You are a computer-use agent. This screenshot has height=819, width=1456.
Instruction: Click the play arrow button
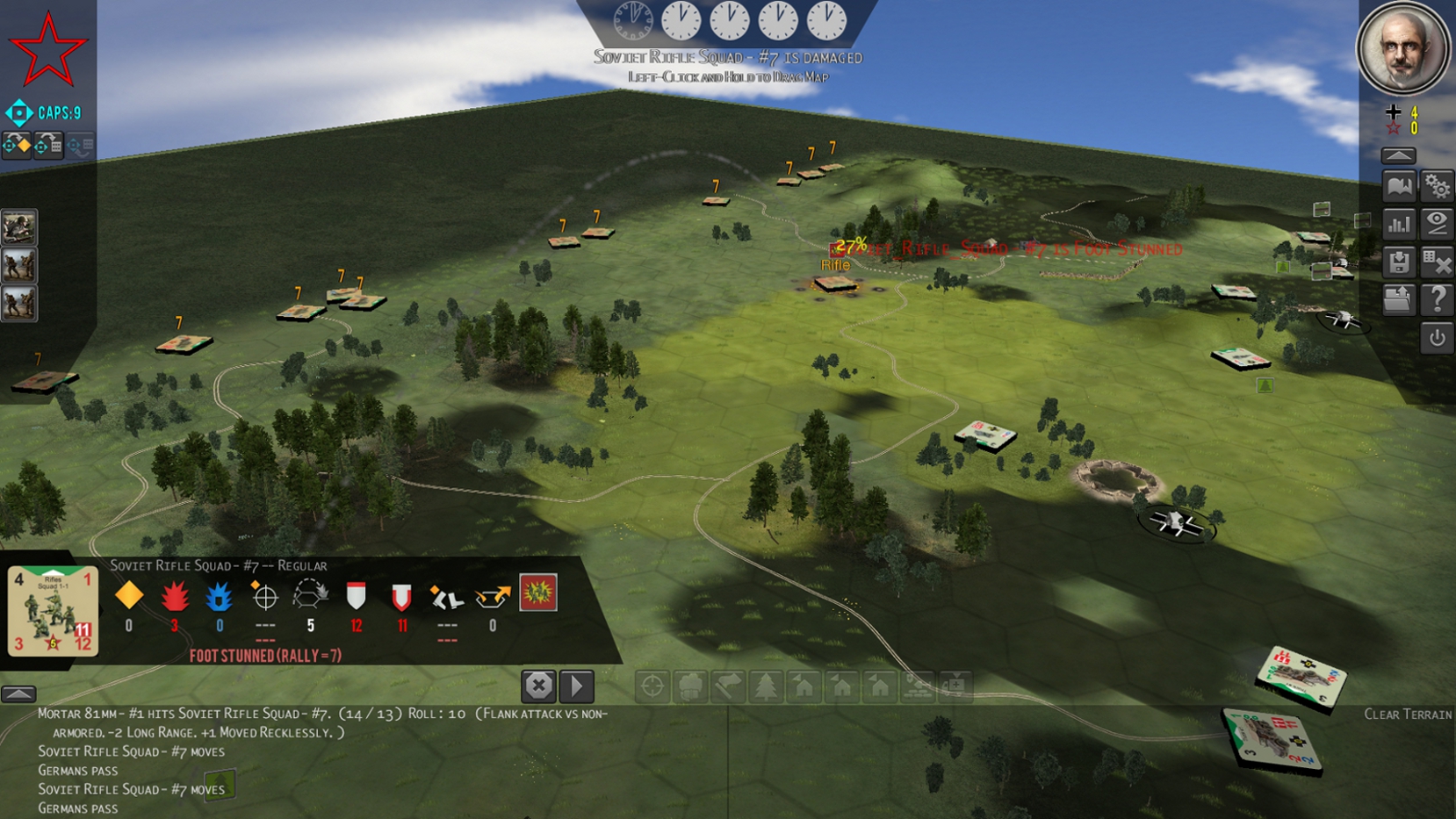pos(577,686)
